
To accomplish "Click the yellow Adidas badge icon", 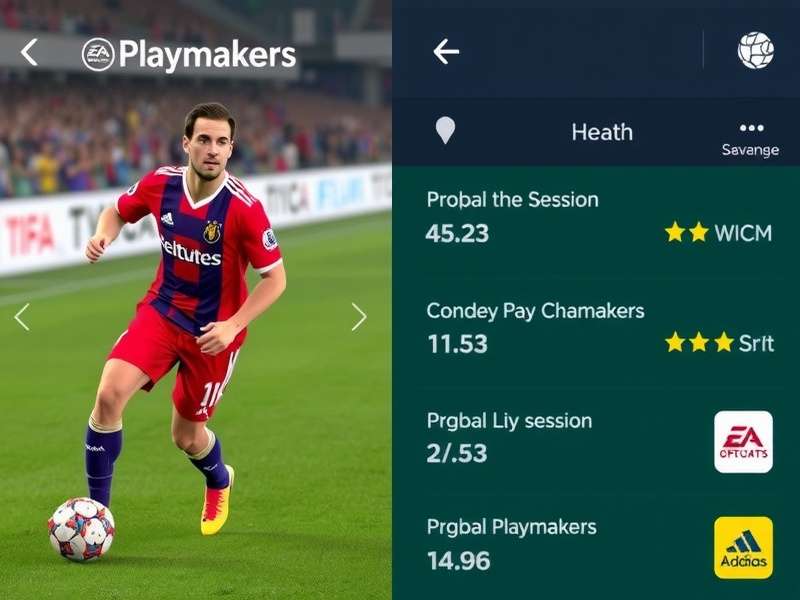I will (743, 547).
